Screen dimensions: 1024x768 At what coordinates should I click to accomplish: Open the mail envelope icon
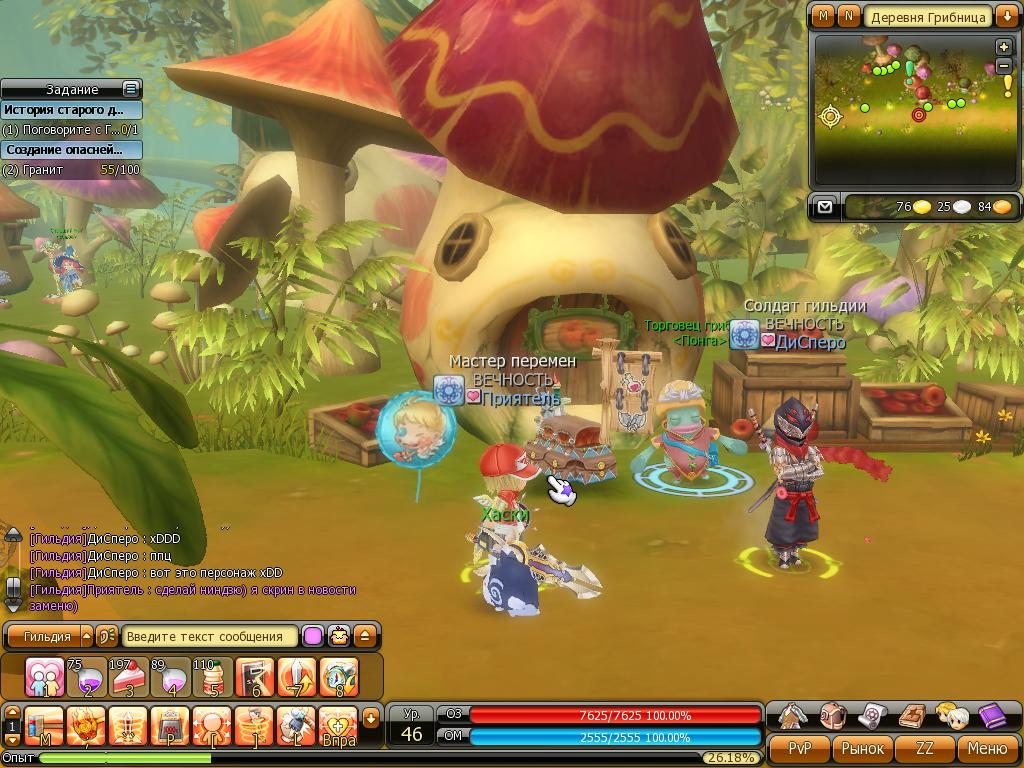824,207
